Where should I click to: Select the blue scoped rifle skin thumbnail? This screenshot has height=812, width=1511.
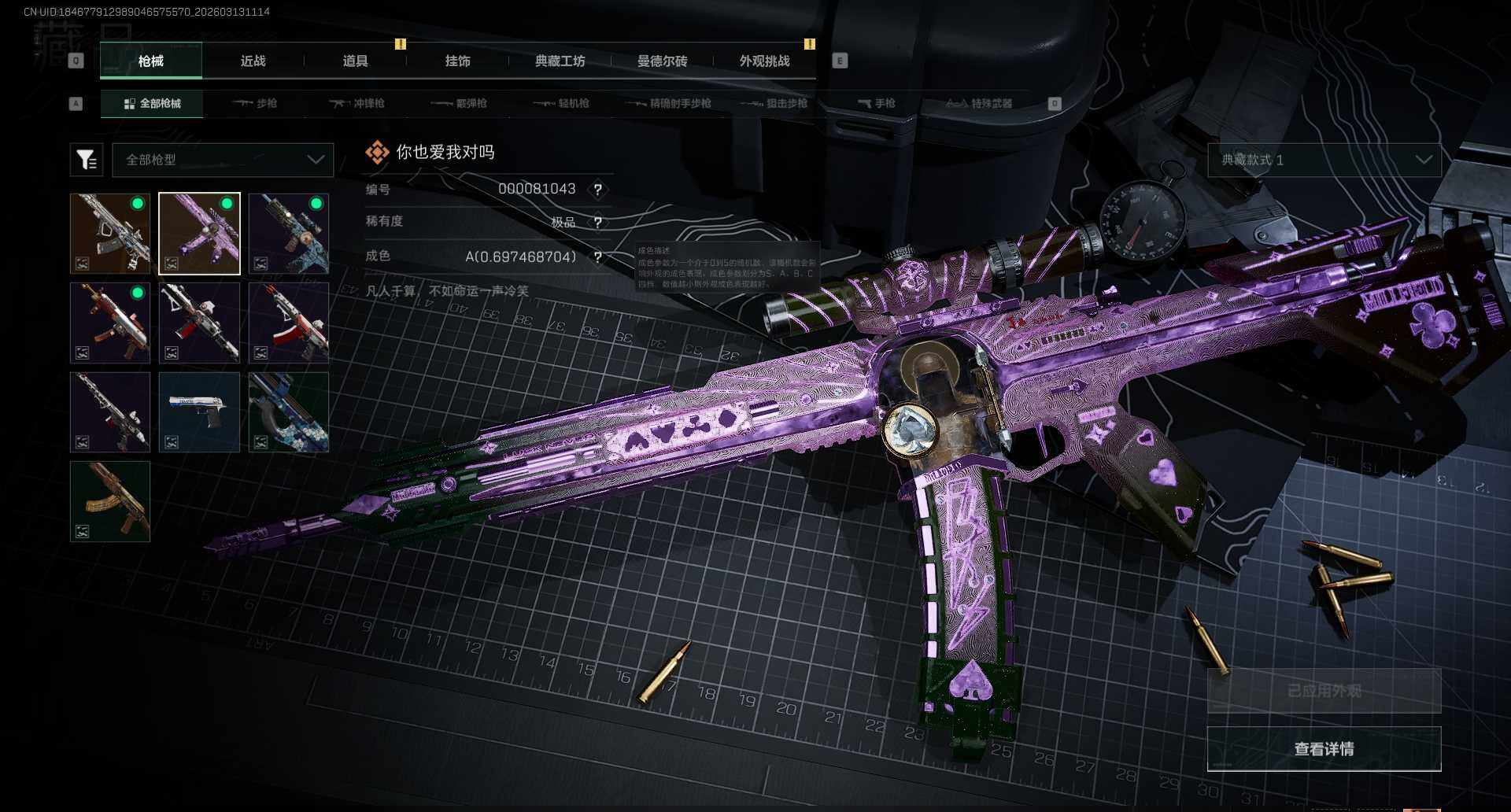pyautogui.click(x=289, y=234)
